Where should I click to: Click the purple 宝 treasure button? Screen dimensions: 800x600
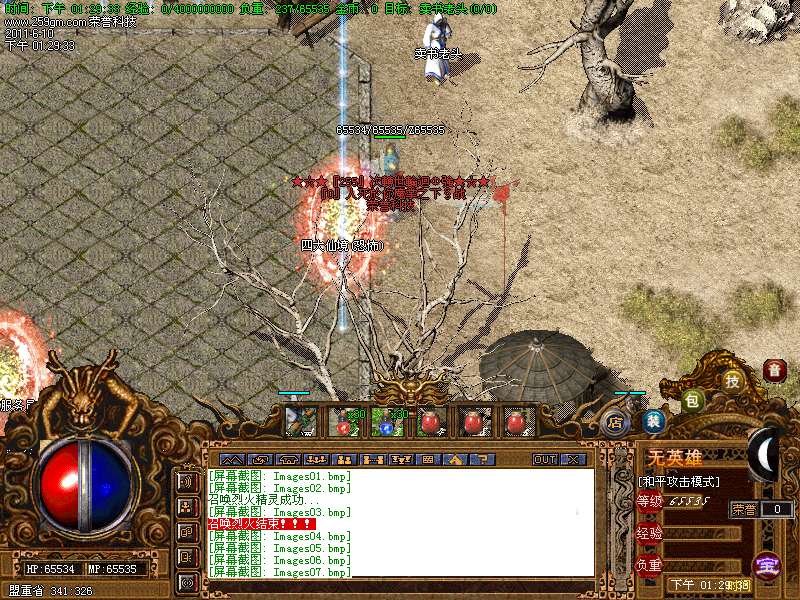(767, 565)
